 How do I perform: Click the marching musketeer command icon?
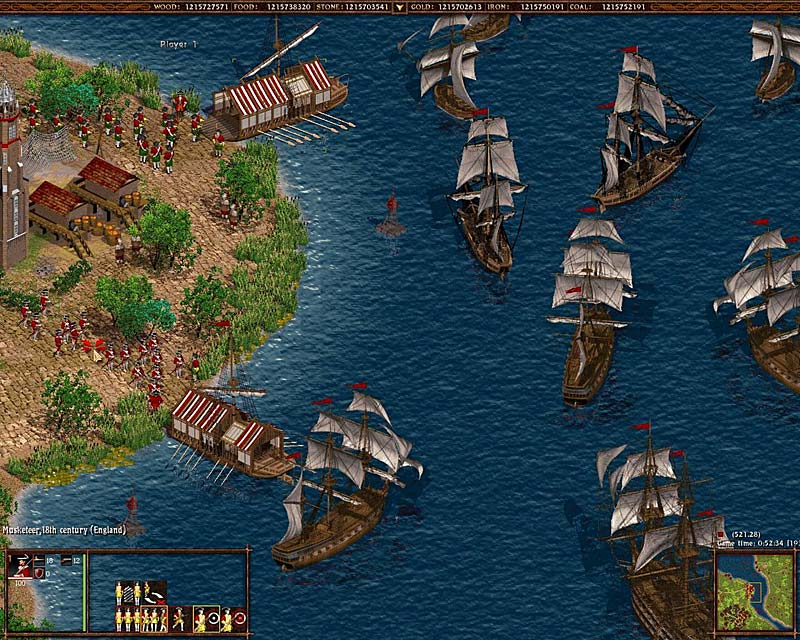click(x=179, y=620)
